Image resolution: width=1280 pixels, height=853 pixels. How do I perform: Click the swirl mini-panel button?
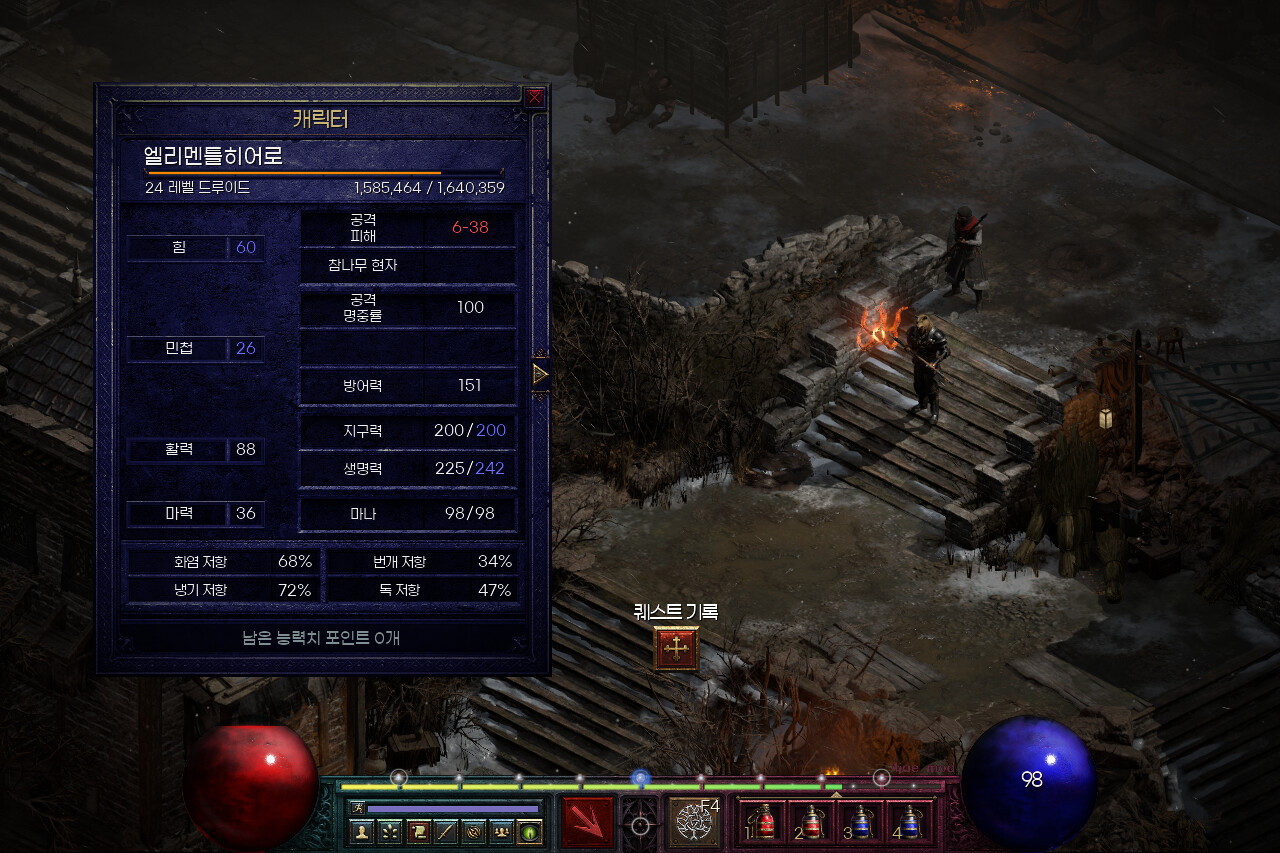[474, 832]
